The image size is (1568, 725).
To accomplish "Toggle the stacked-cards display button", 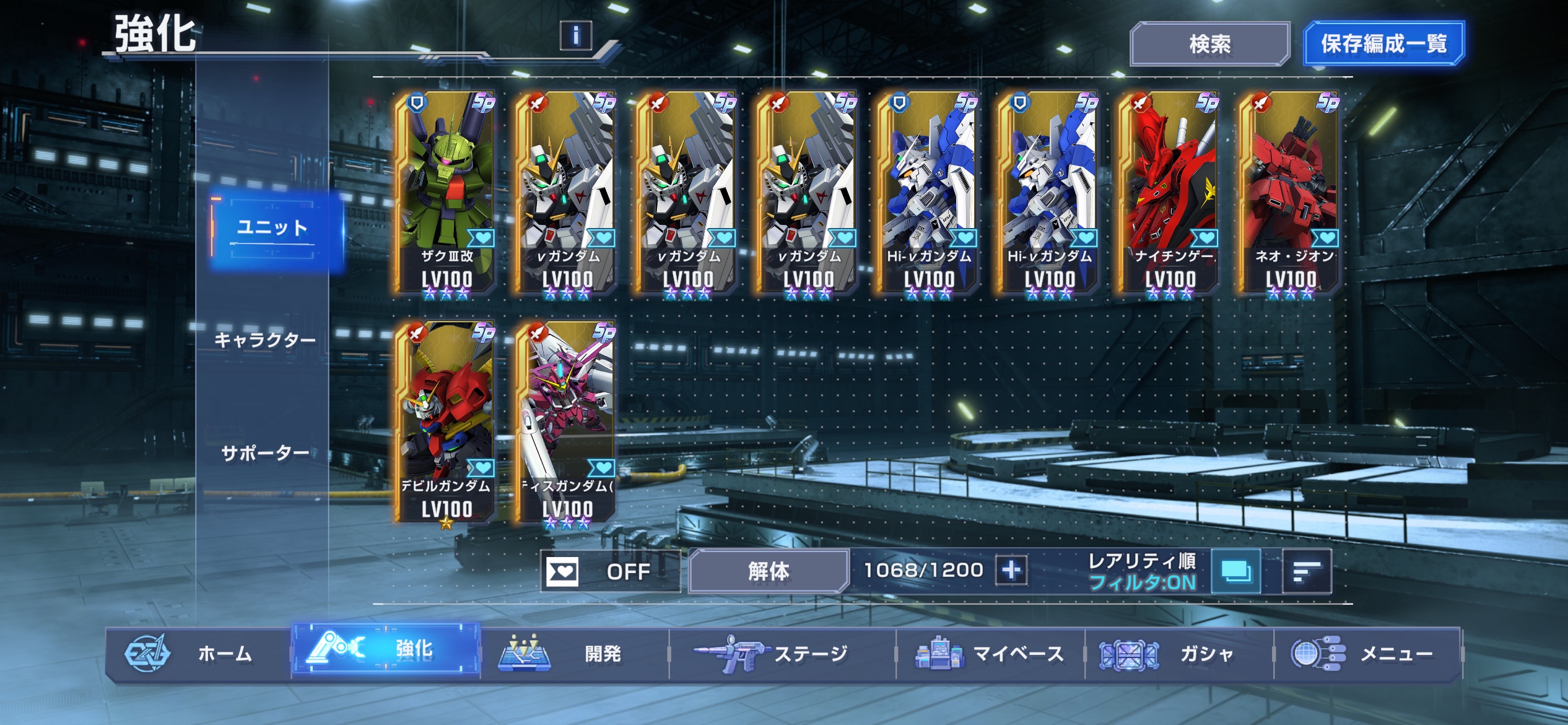I will pos(1235,571).
